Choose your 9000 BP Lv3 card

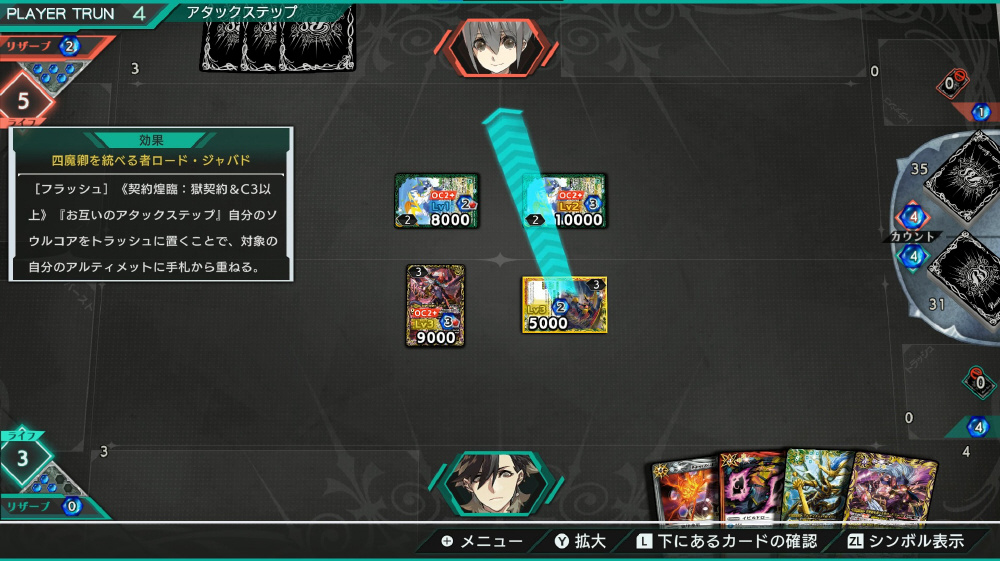tap(436, 305)
